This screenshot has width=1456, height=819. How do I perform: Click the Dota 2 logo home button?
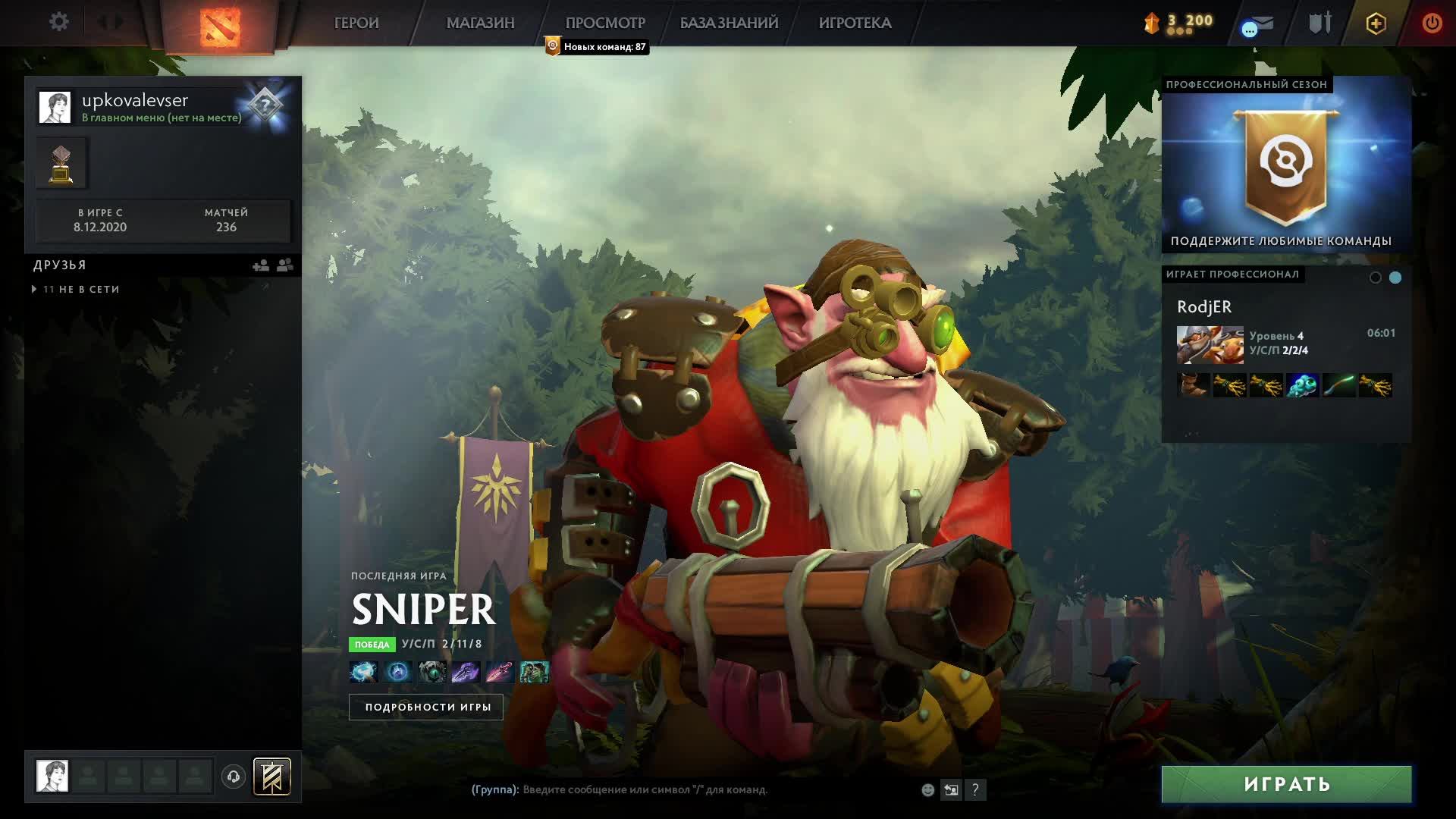pos(220,27)
